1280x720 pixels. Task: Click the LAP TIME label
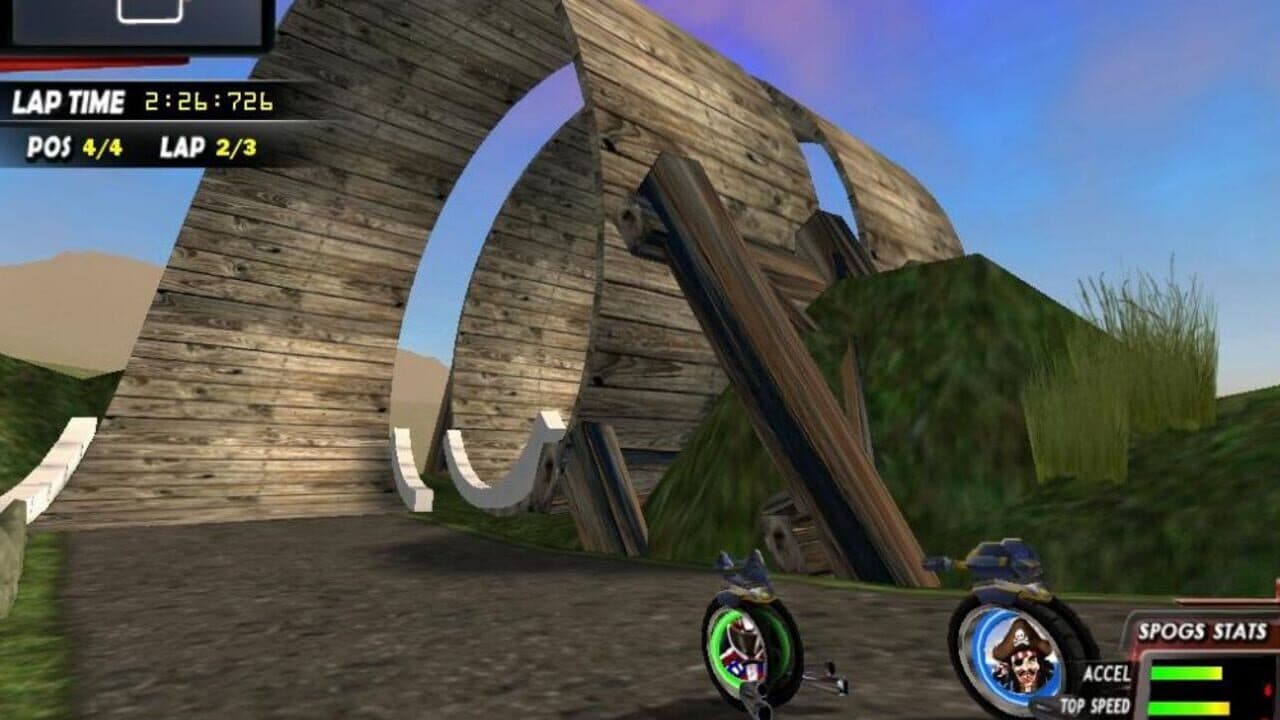point(68,101)
